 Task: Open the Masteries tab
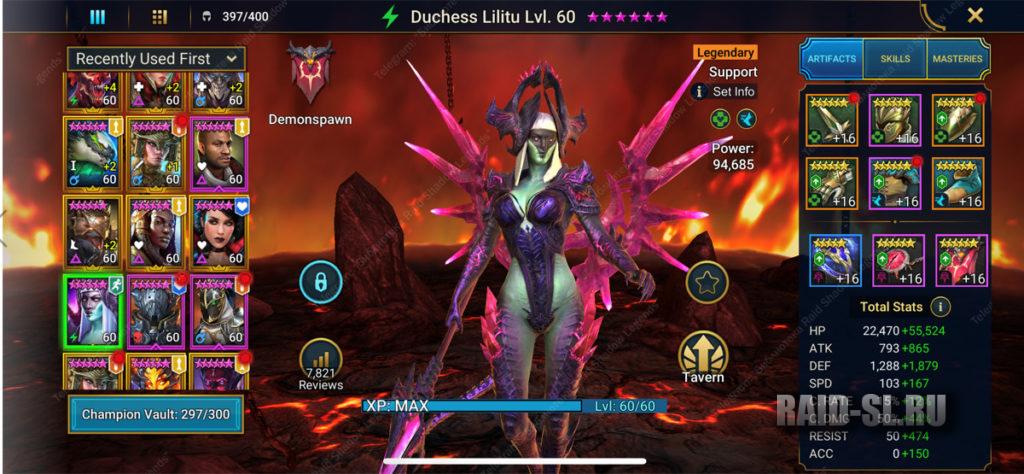(957, 59)
